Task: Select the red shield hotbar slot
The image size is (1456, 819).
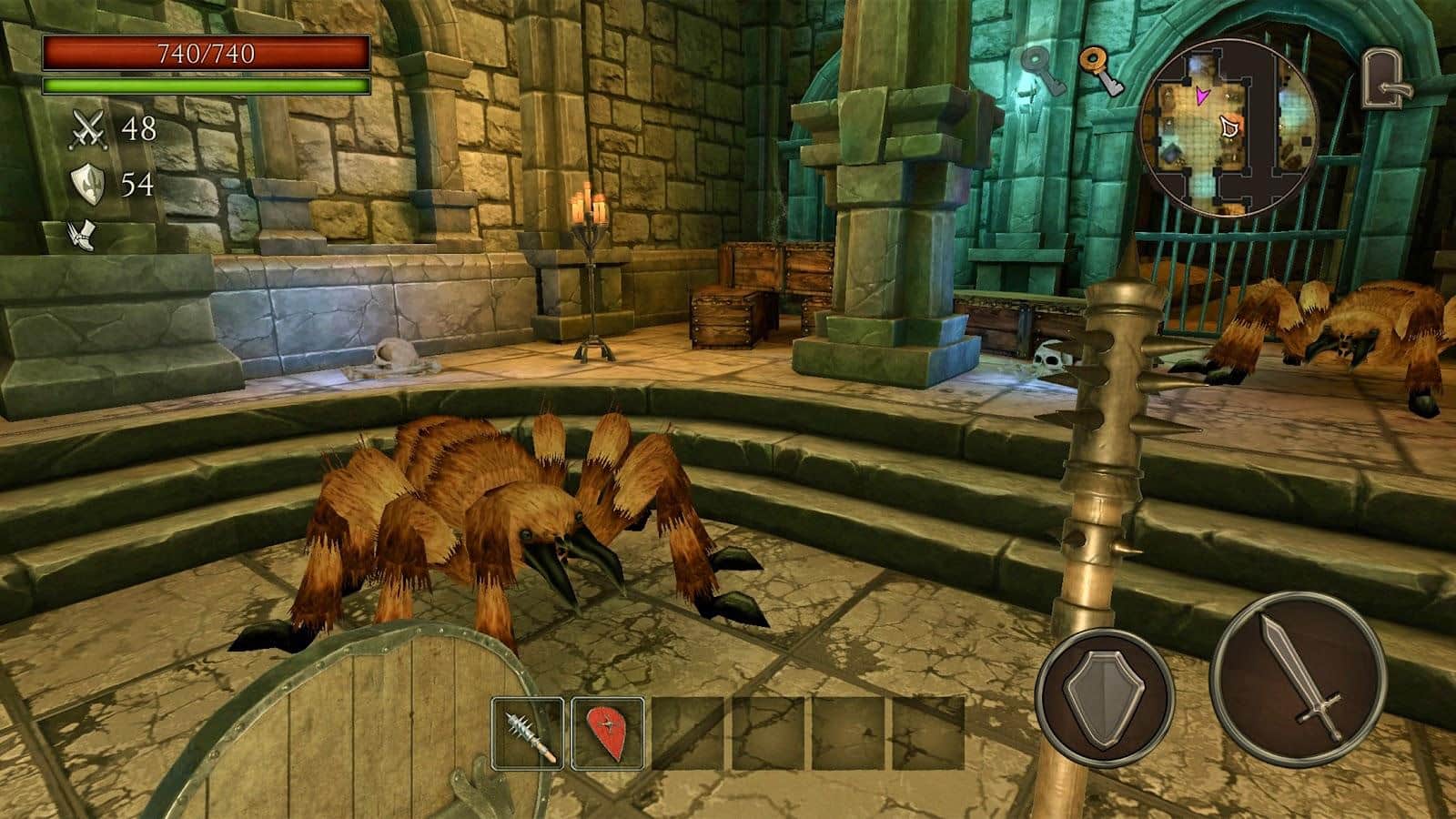Action: tap(608, 733)
